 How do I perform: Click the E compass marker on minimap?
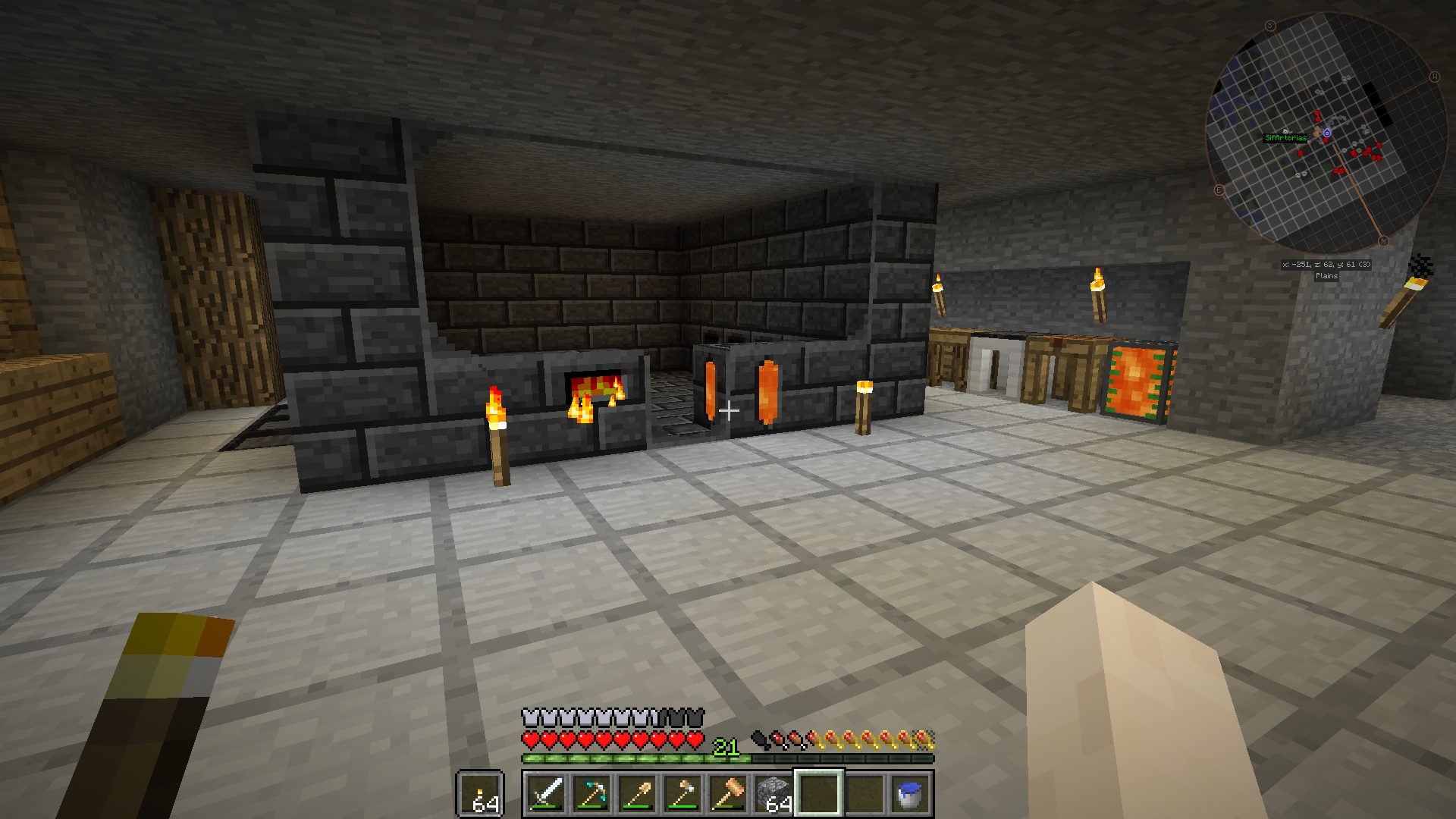click(1219, 190)
